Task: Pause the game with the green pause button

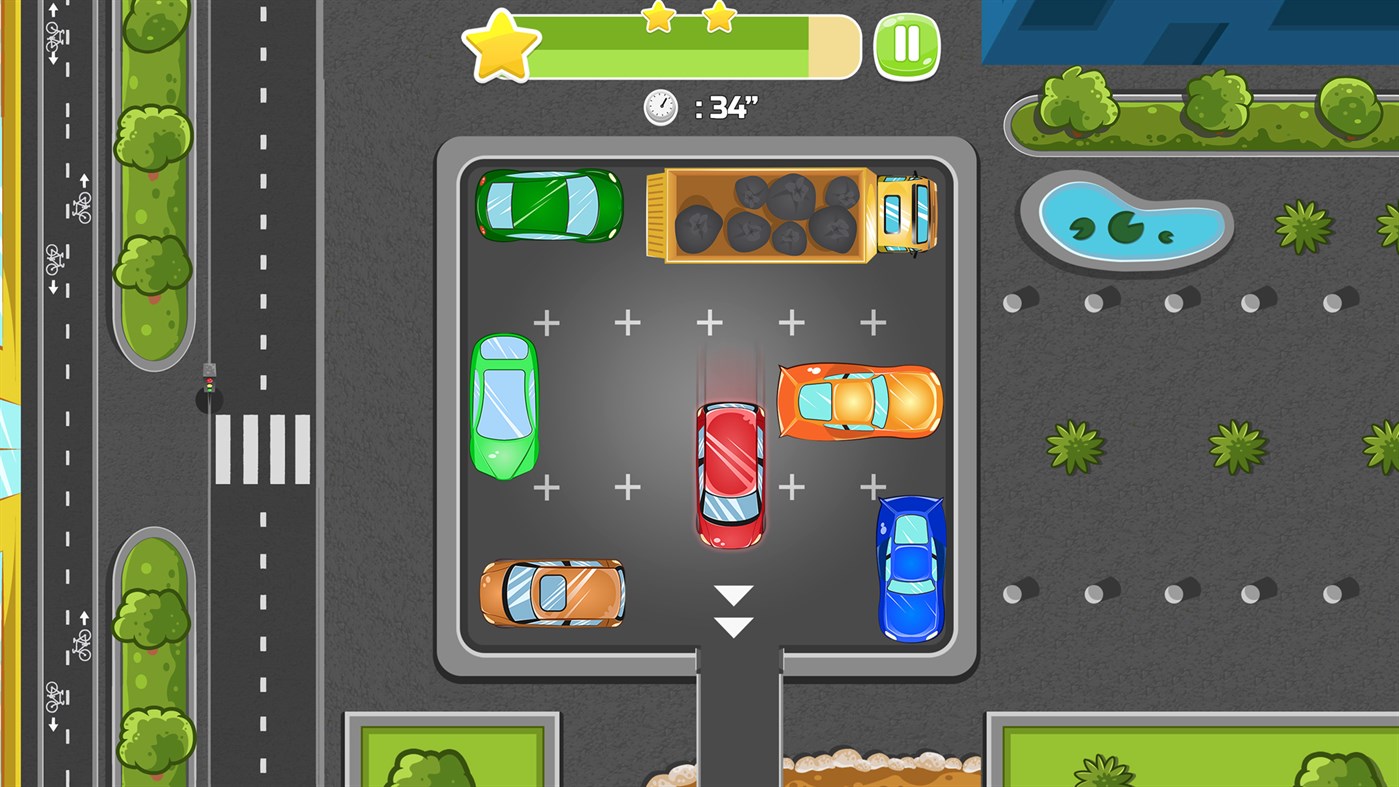Action: click(x=908, y=44)
